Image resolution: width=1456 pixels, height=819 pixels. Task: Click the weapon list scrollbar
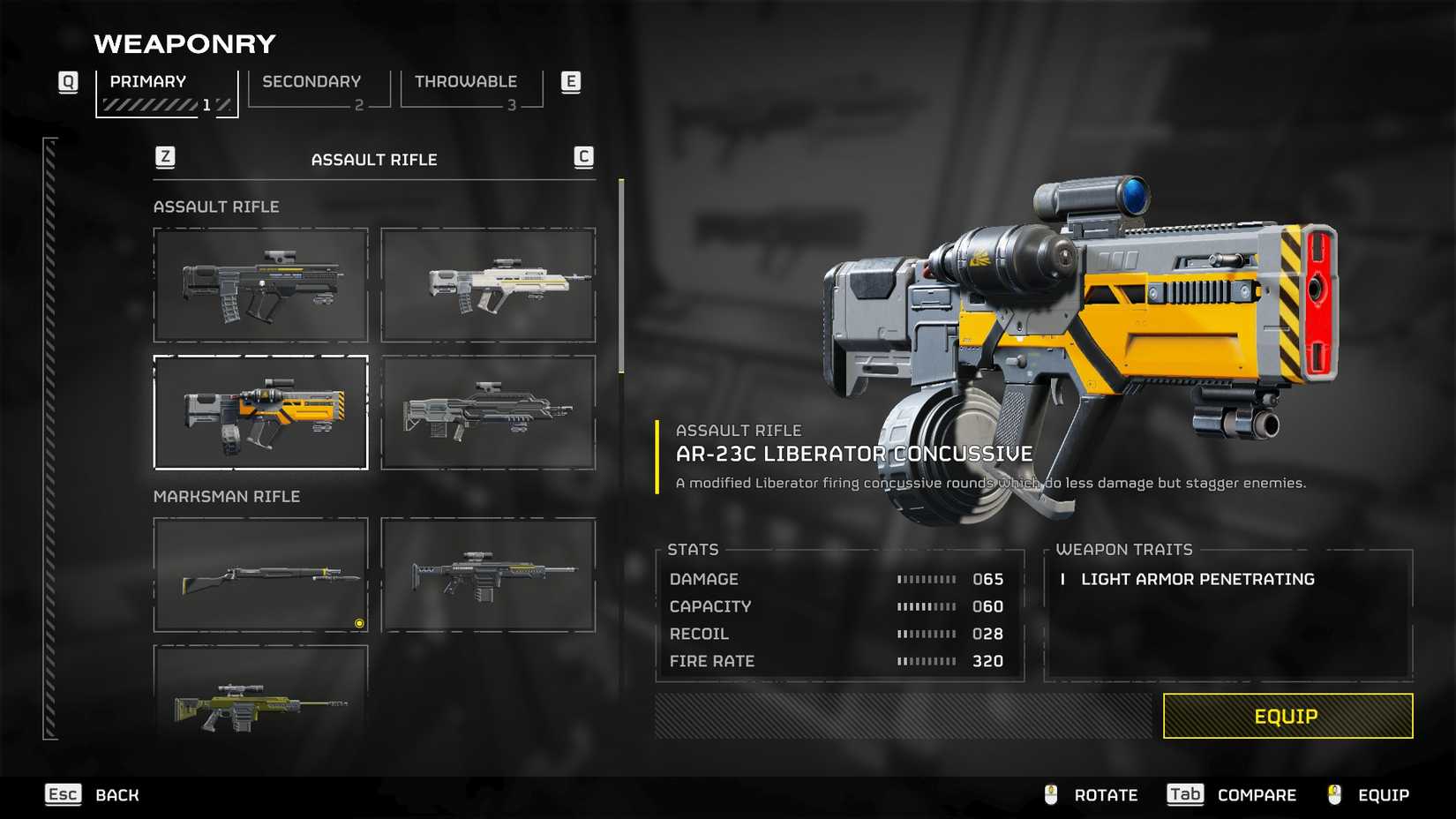621,275
